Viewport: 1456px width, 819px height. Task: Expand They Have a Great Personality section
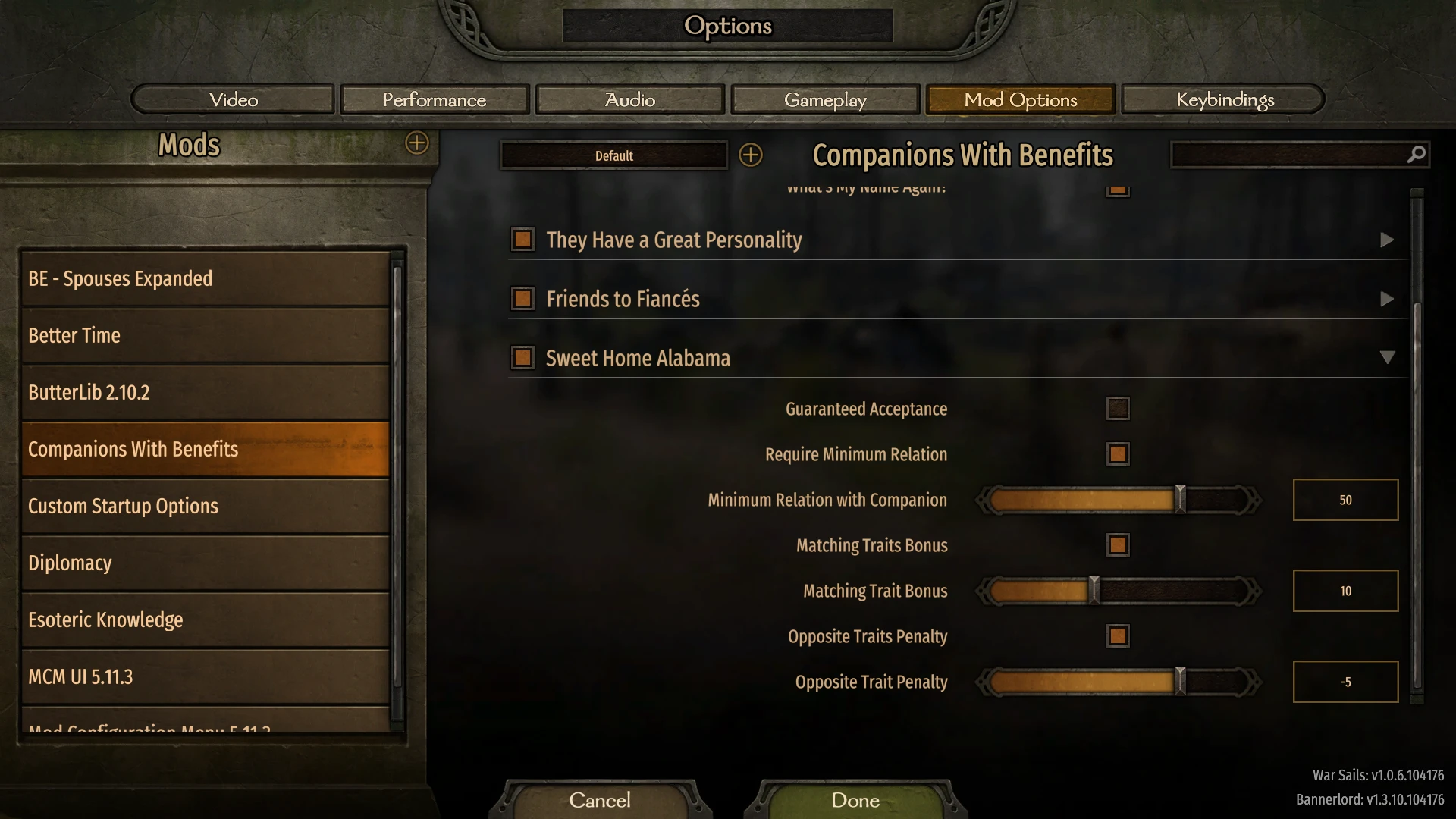point(1388,240)
